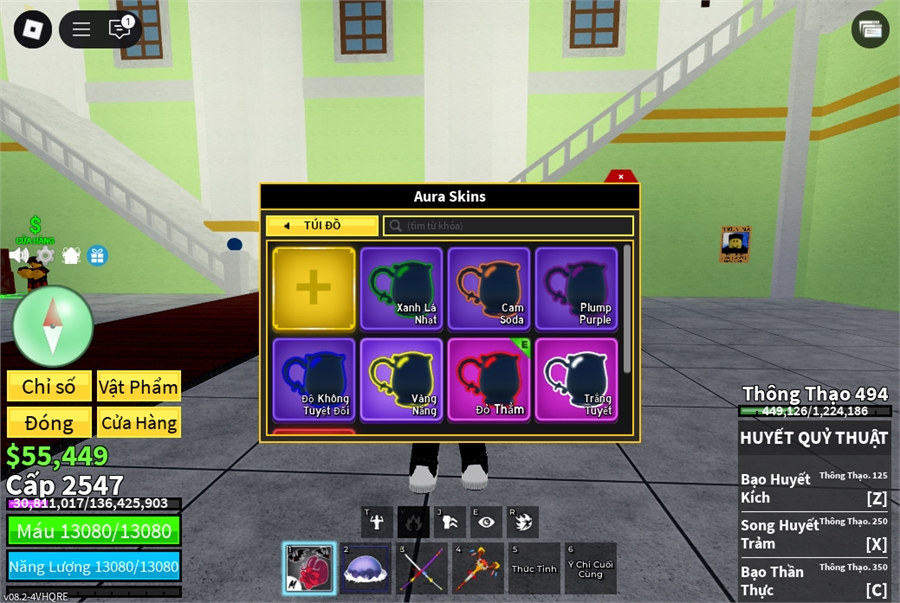Choose the Cam Soda aura skin
The image size is (900, 603).
pos(488,288)
